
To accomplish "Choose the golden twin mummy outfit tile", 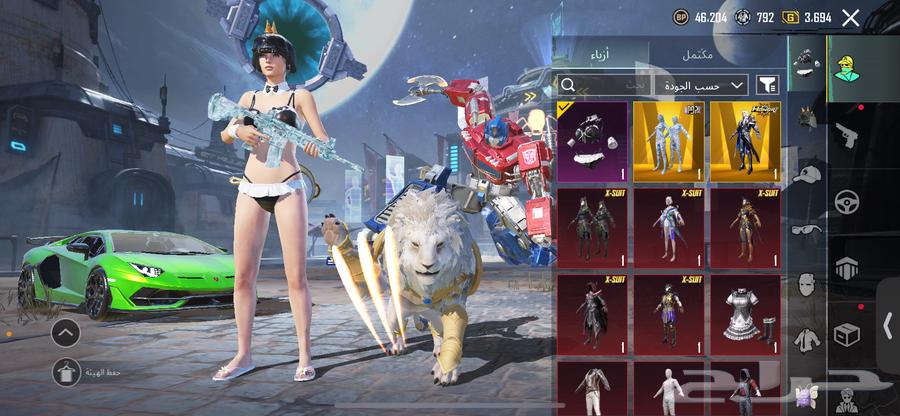I will pyautogui.click(x=668, y=140).
